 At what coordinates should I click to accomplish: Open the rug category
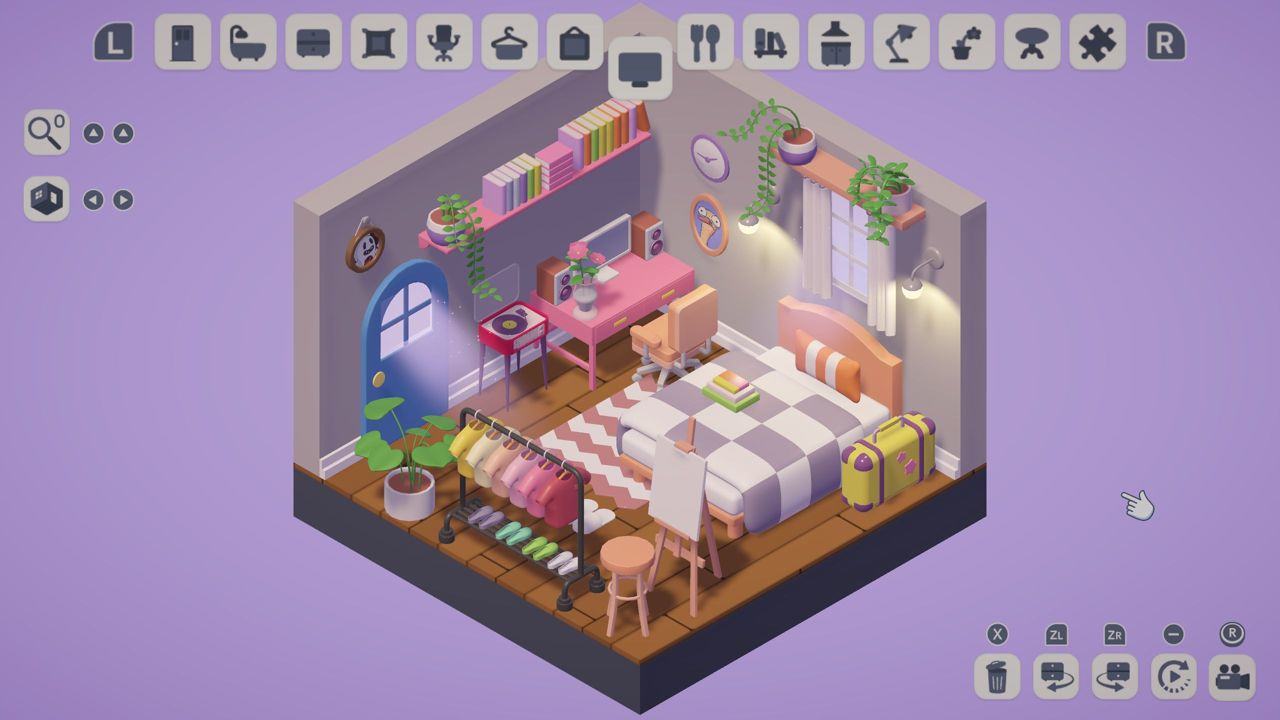click(x=378, y=43)
